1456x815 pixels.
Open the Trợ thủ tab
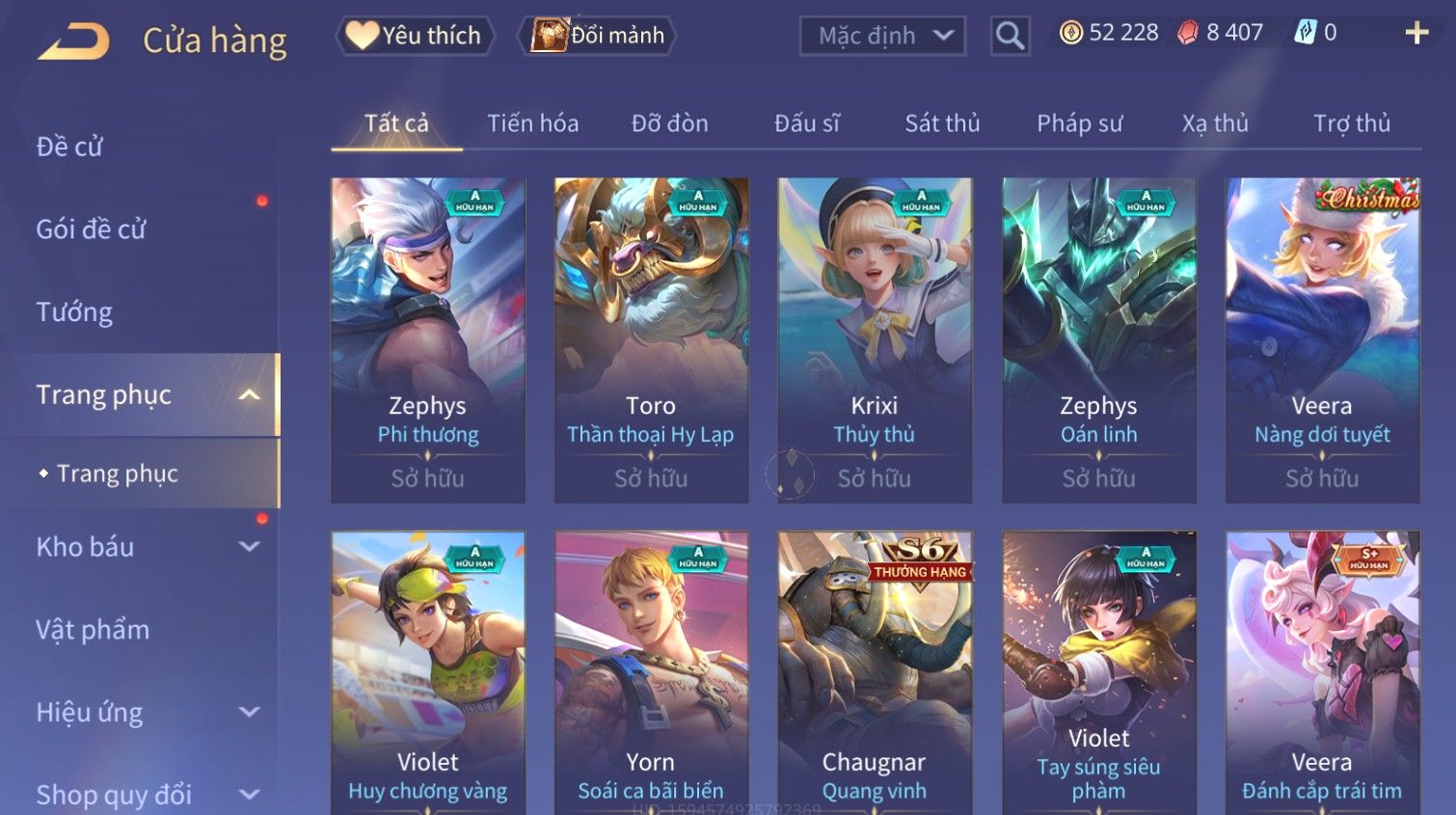pos(1351,123)
